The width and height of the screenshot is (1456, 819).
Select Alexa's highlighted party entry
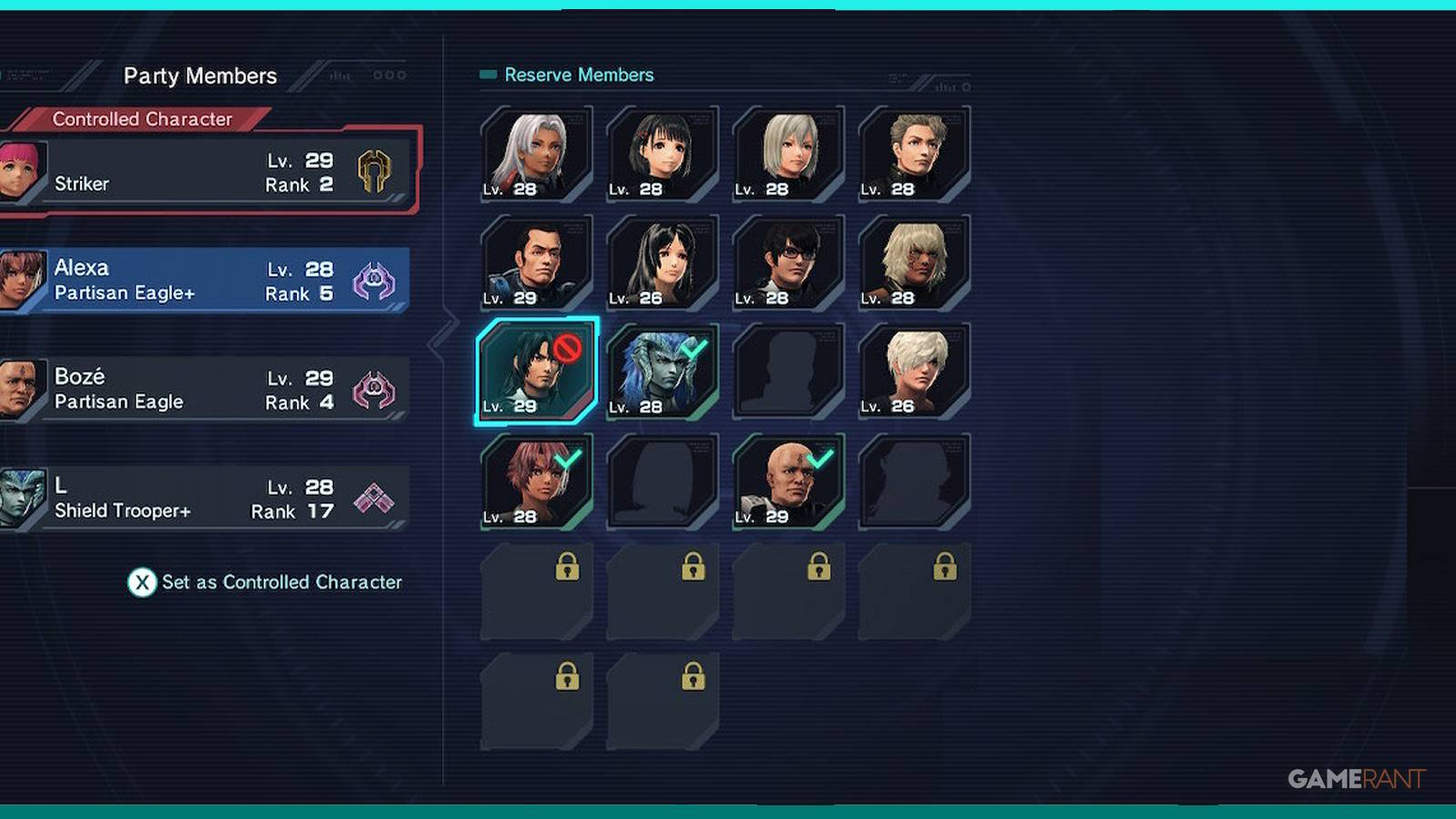pos(209,279)
